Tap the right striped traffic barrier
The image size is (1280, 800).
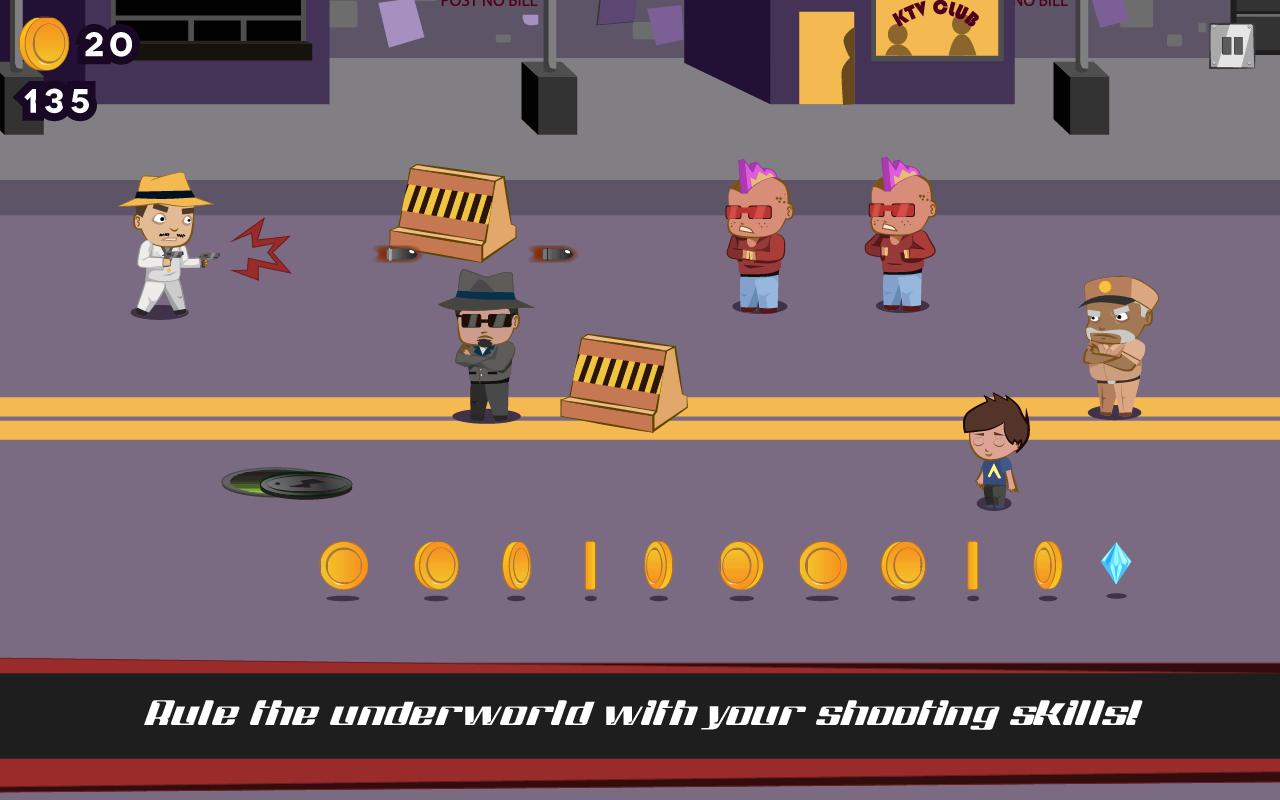pos(625,380)
